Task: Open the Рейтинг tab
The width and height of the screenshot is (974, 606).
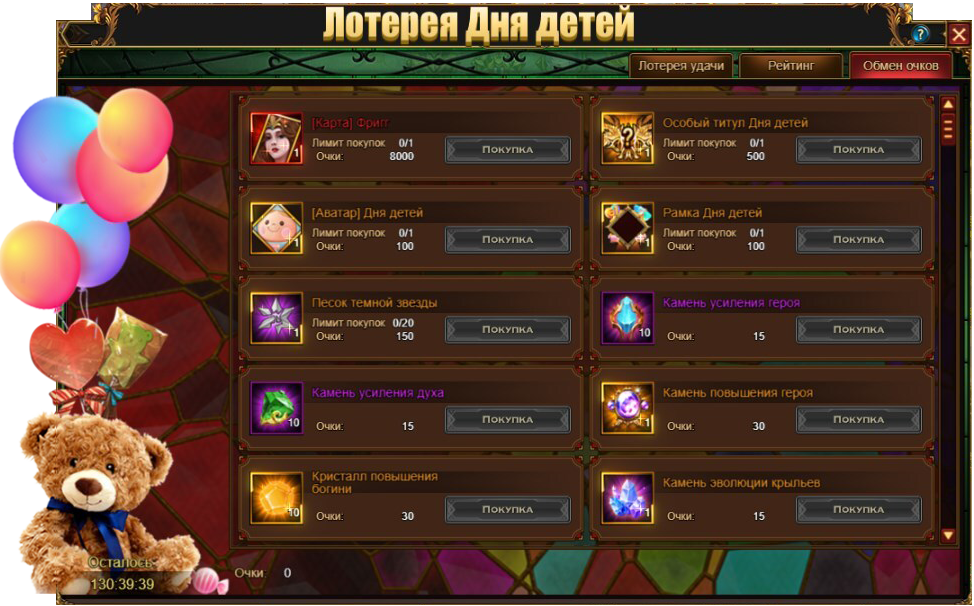Action: pos(791,66)
